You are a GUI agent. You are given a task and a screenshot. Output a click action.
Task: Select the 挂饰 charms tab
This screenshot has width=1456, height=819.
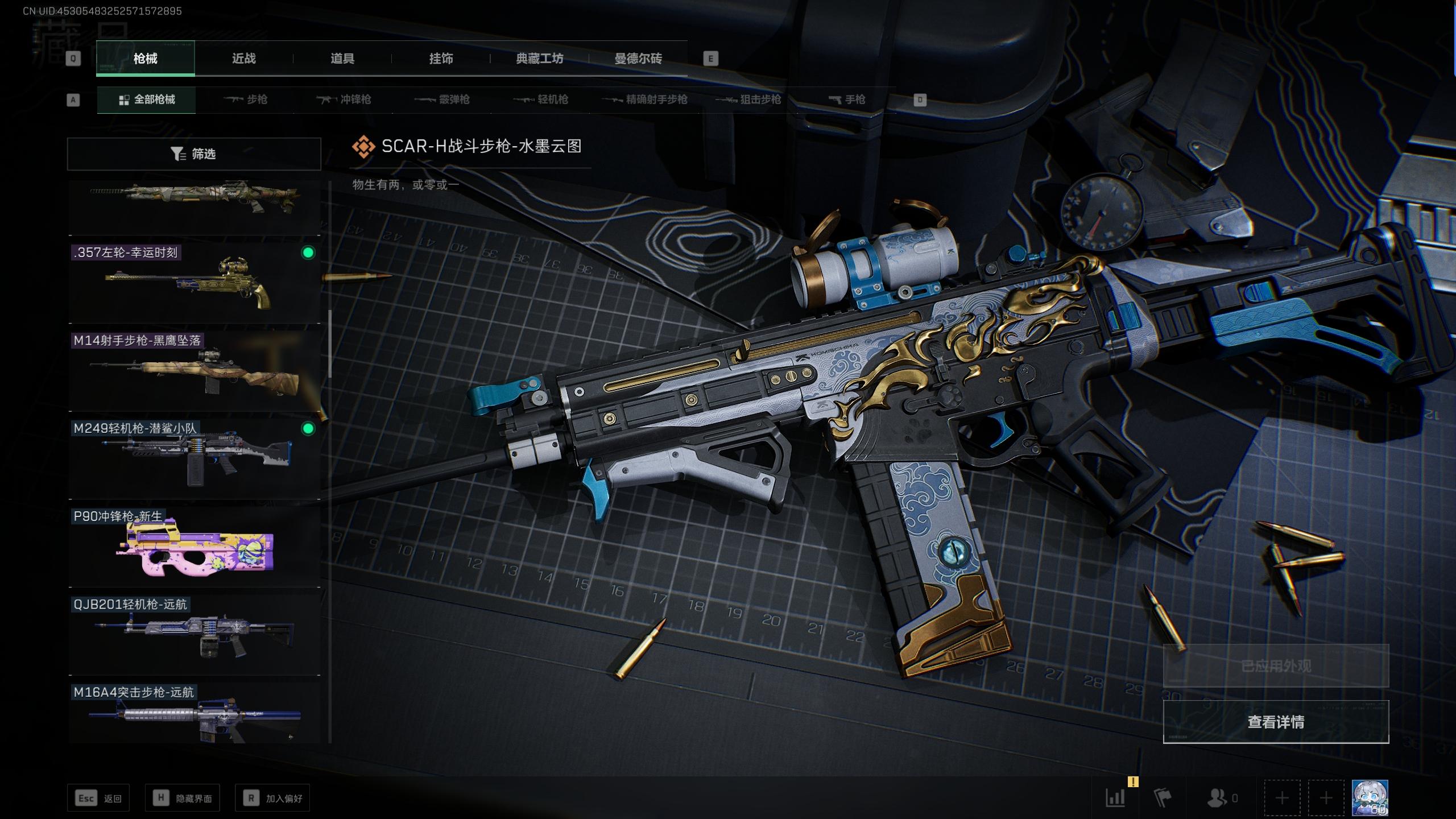(441, 59)
